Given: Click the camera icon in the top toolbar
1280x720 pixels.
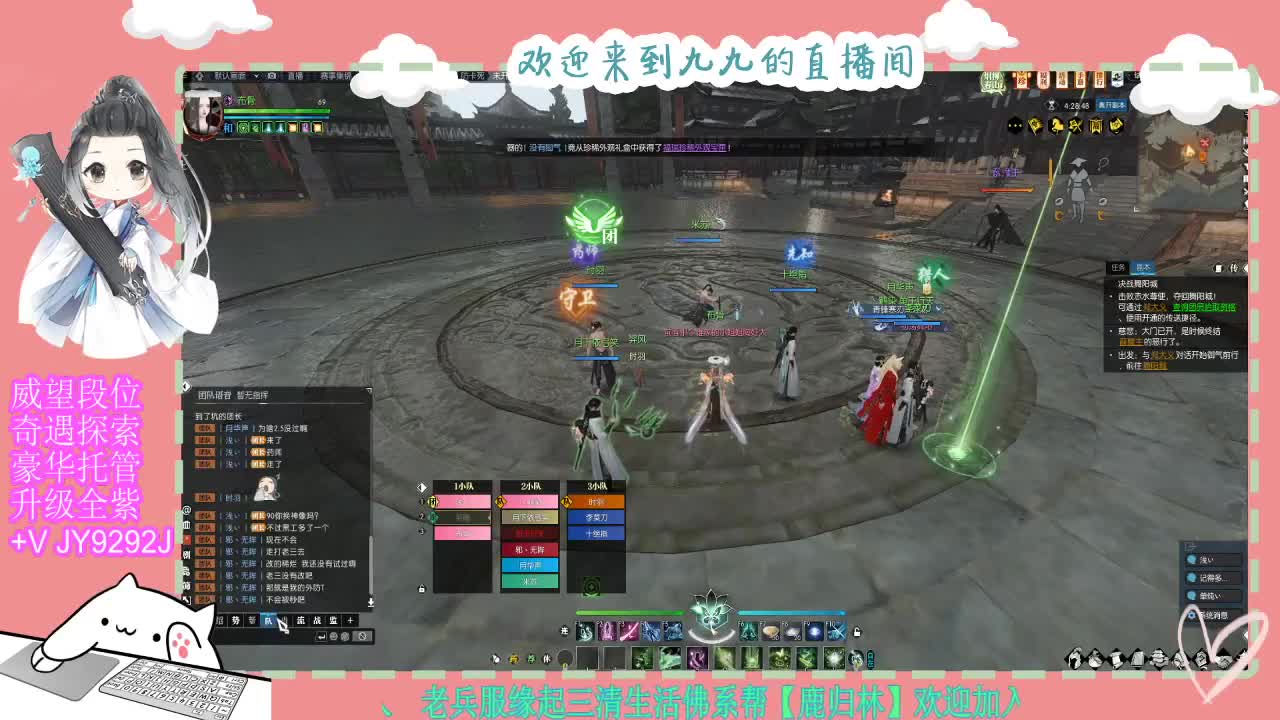Looking at the screenshot, I should tap(273, 76).
